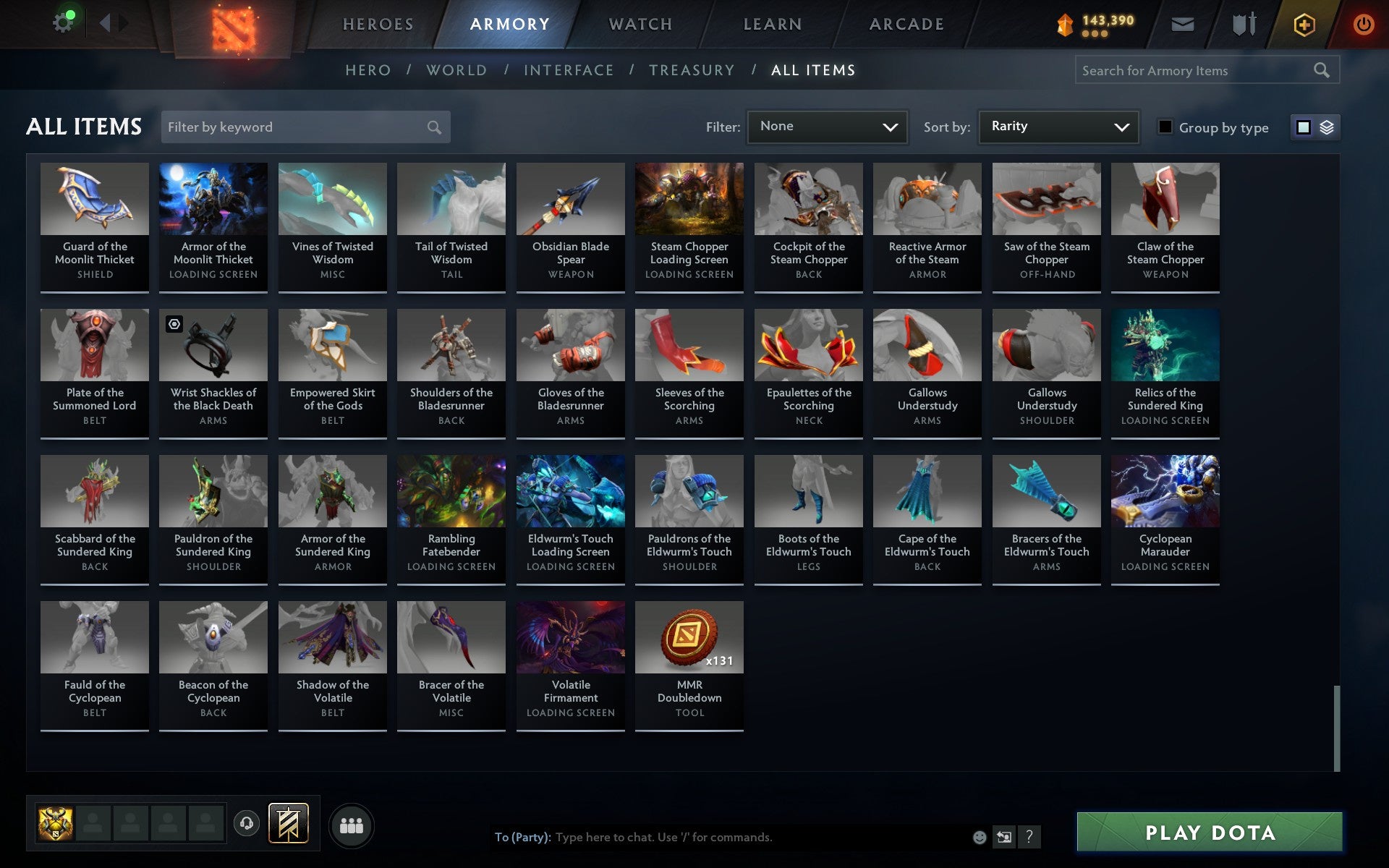Viewport: 1389px width, 868px height.
Task: Open Dota Plus hexagon icon in top bar
Action: [x=1304, y=23]
